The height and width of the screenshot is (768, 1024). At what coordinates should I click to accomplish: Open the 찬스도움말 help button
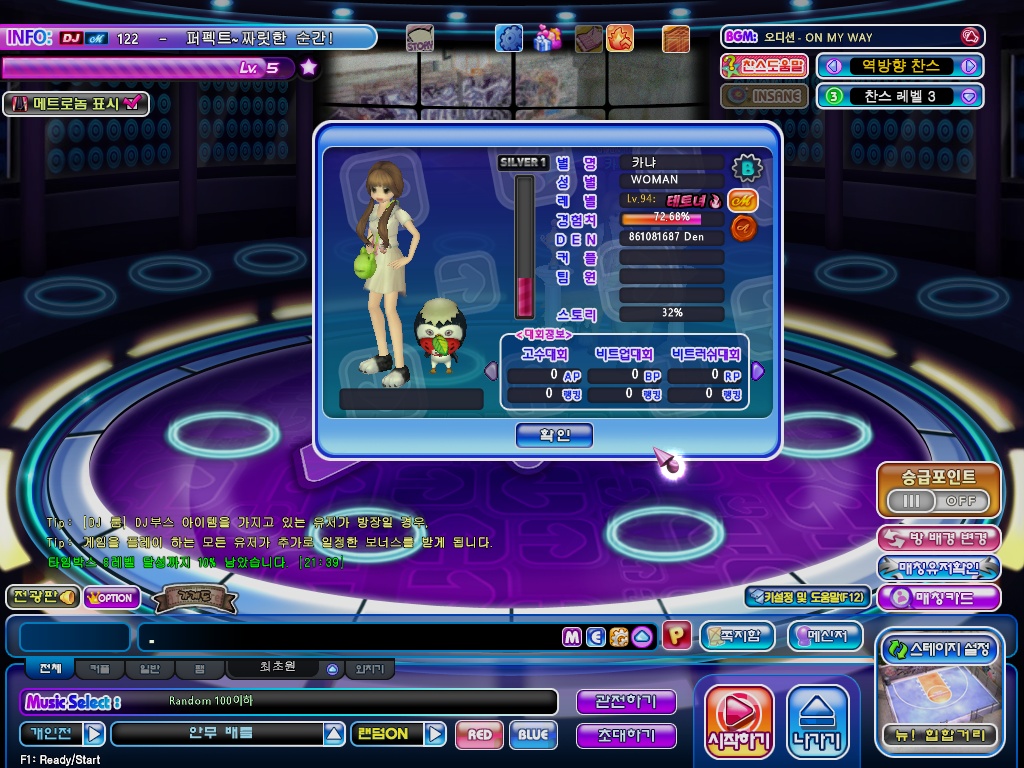pos(764,66)
